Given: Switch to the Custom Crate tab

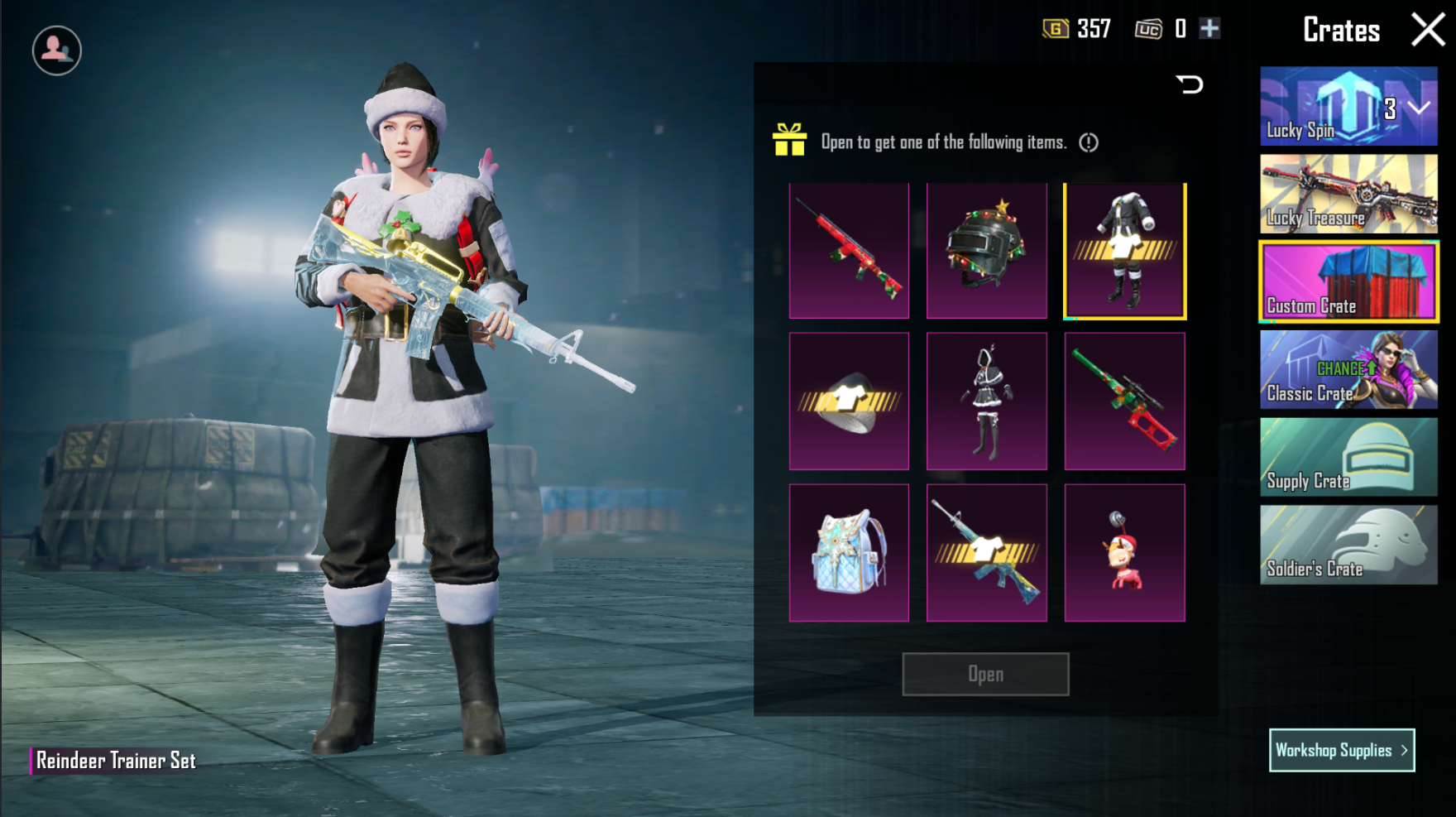Looking at the screenshot, I should [x=1348, y=281].
